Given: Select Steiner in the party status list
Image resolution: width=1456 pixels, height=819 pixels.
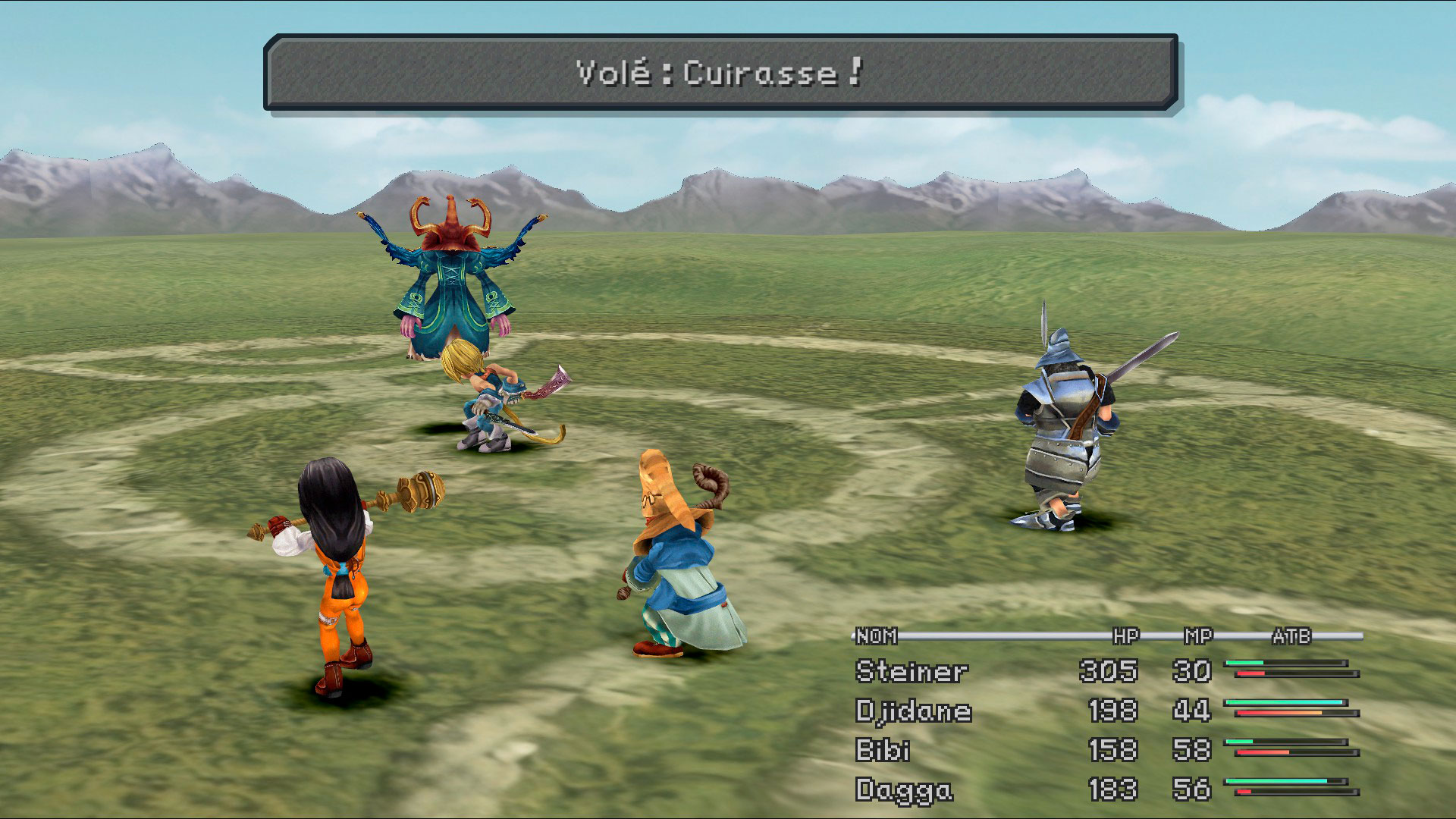Looking at the screenshot, I should tap(911, 672).
